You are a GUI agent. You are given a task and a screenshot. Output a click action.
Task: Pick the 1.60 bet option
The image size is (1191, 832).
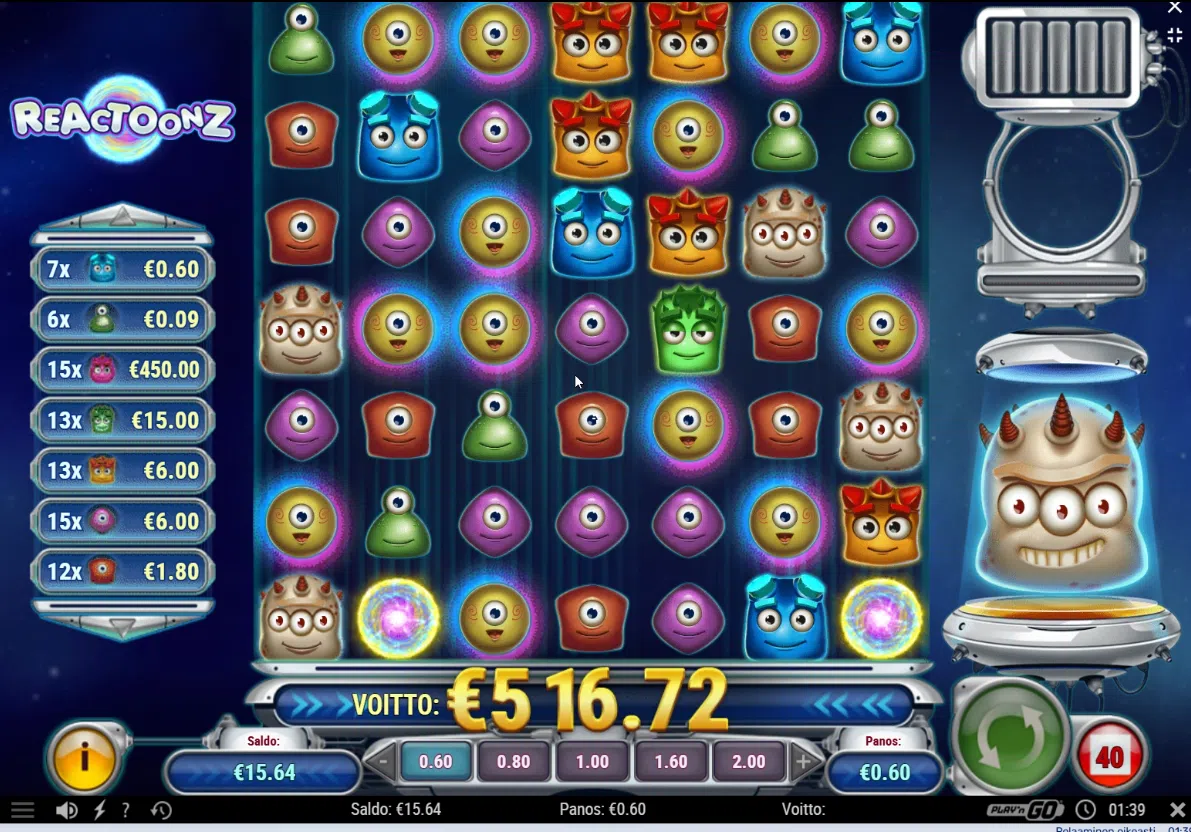coord(670,761)
